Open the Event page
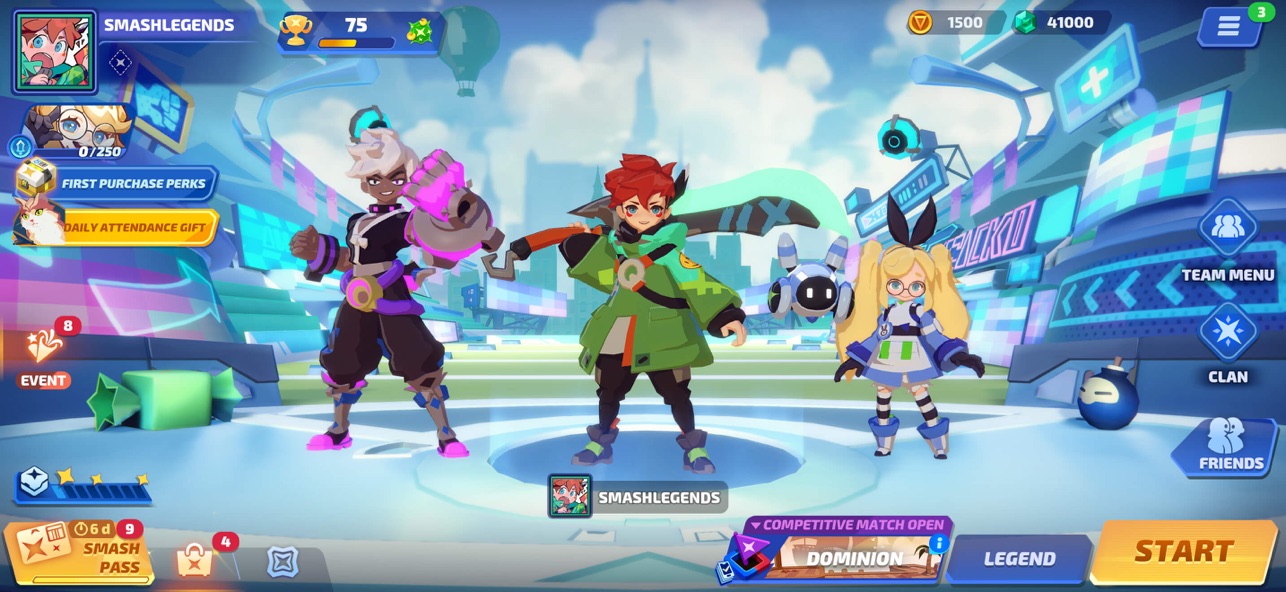This screenshot has height=592, width=1286. 45,350
